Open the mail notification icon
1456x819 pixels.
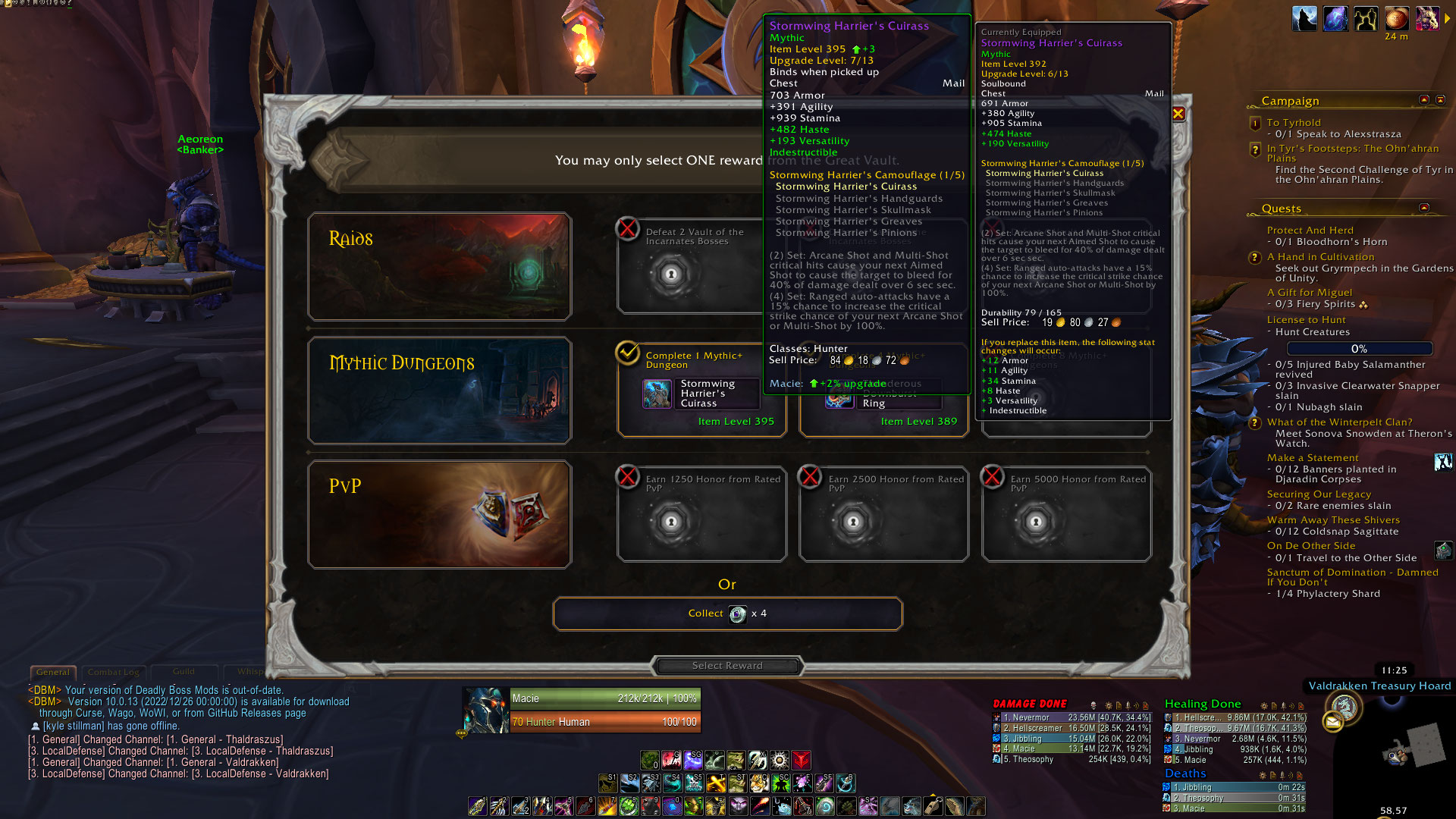click(x=1332, y=723)
